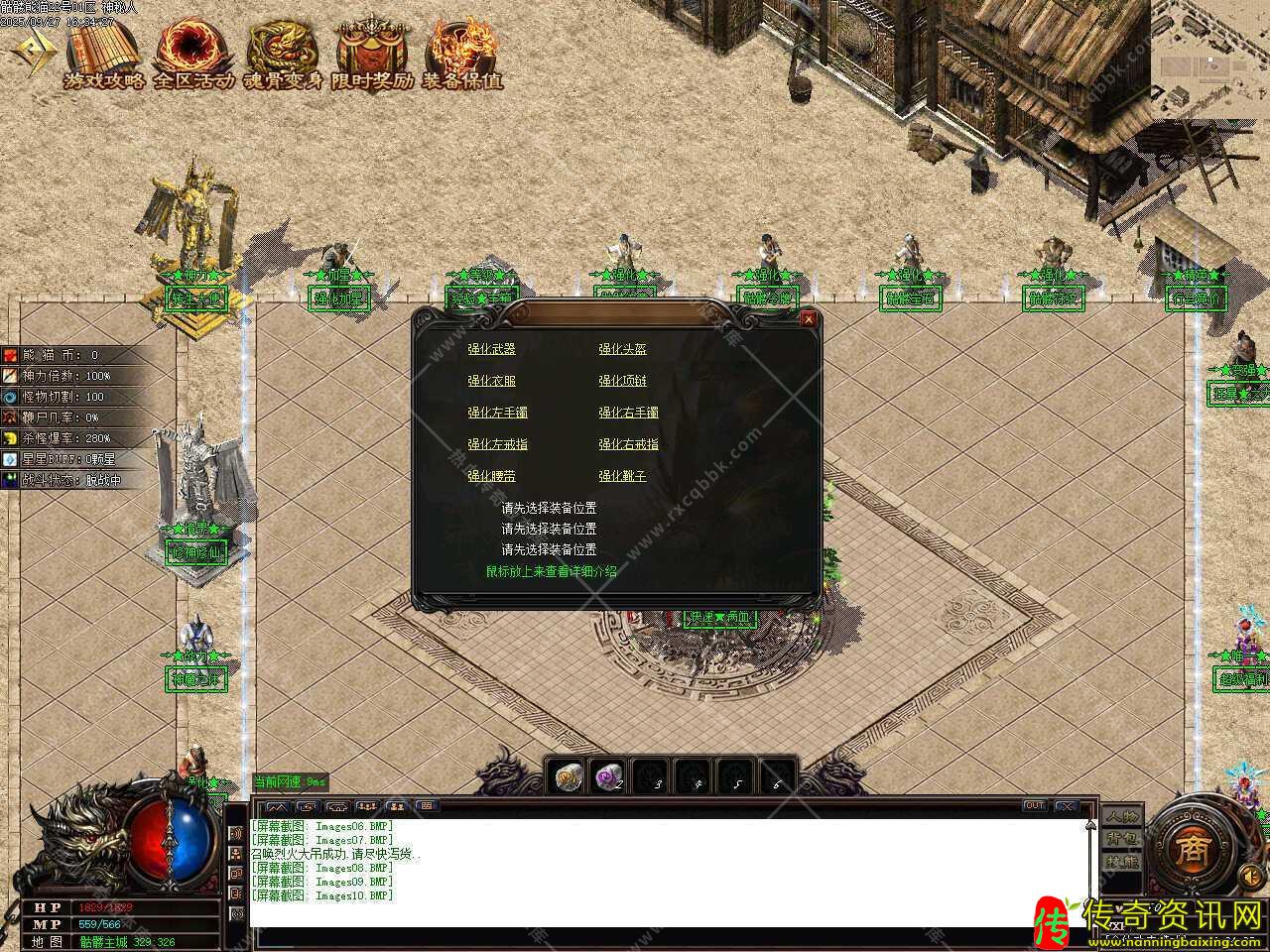Screen dimensions: 1270x952
Task: Pick the 强化衣服 armor option
Action: point(491,381)
